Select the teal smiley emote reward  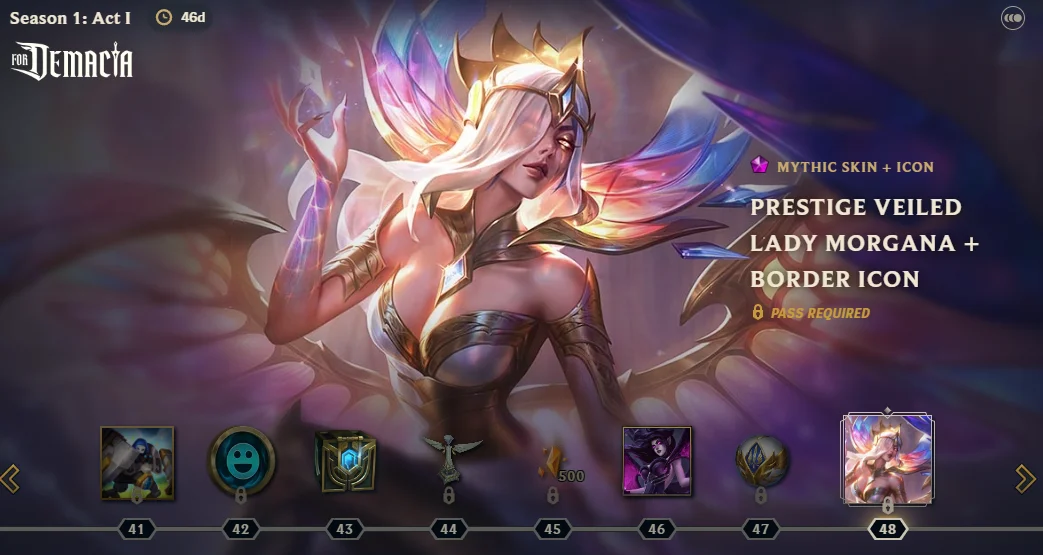pos(241,460)
